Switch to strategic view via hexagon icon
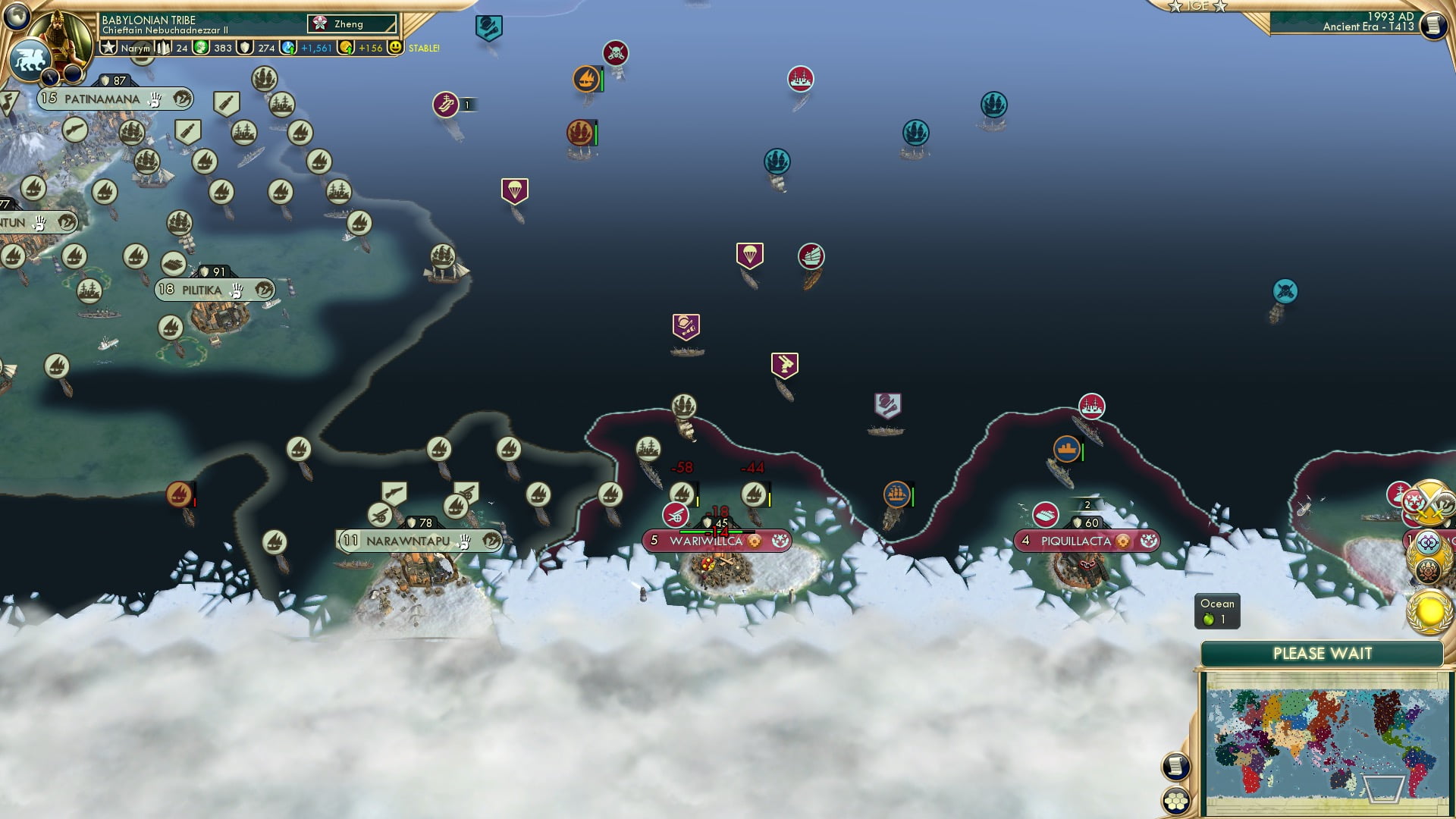Screen dimensions: 1456x819 1175,800
